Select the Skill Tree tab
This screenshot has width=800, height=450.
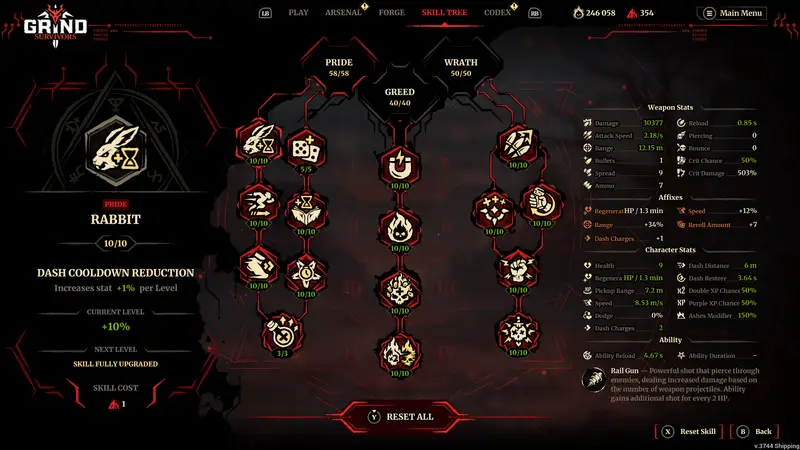(444, 12)
